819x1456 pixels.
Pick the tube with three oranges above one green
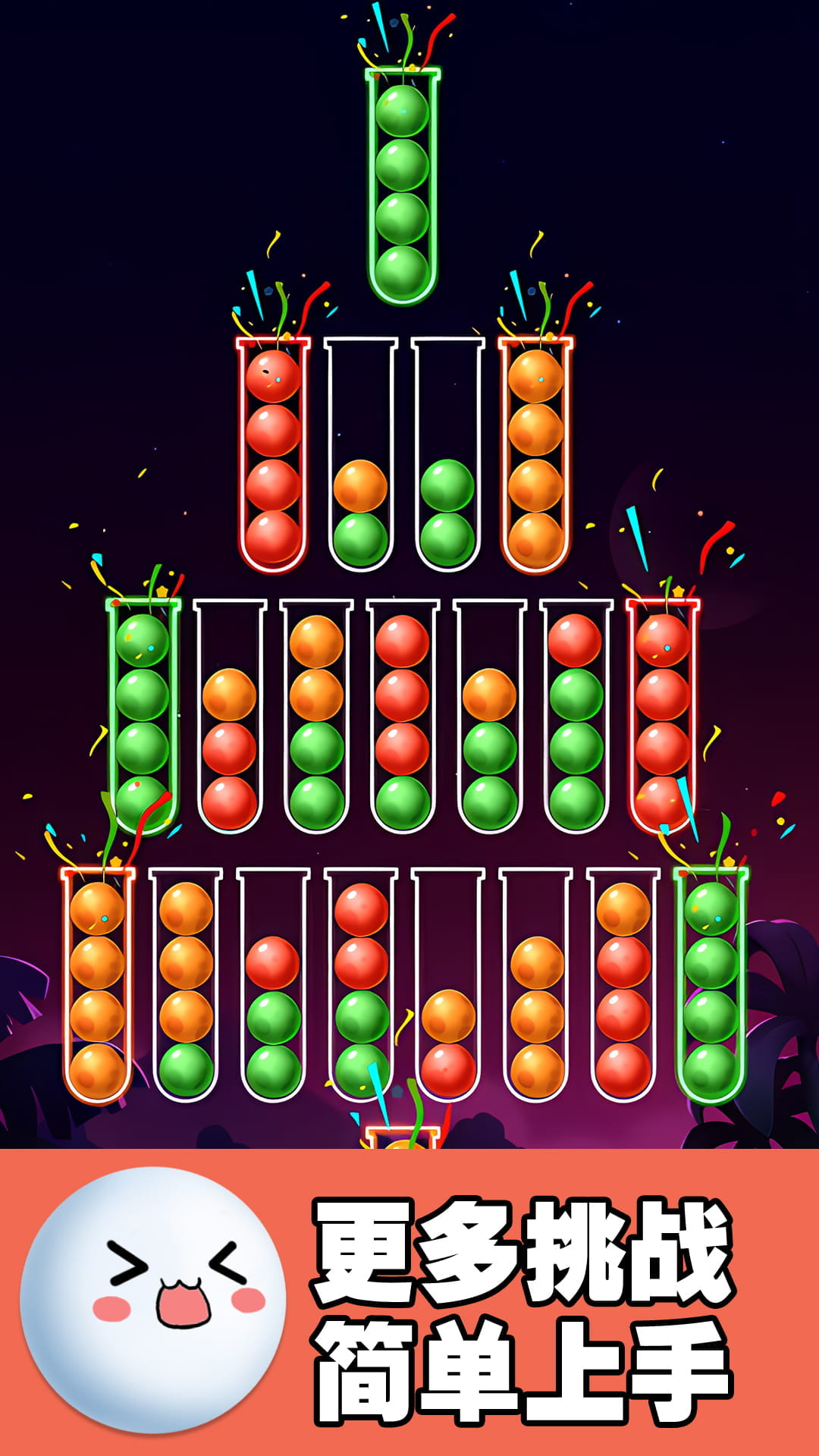[x=186, y=984]
